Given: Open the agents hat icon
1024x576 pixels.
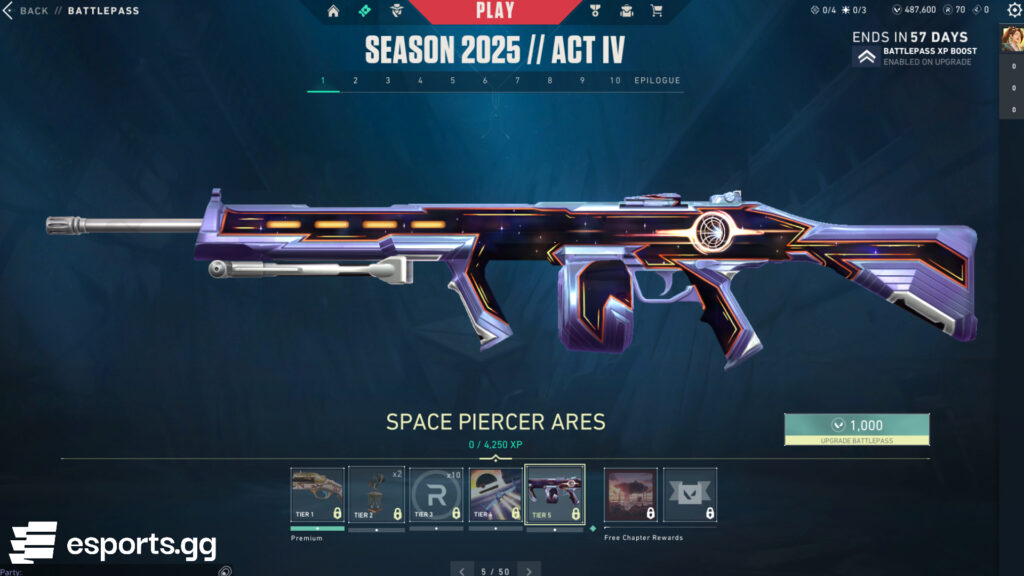Looking at the screenshot, I should pos(396,12).
